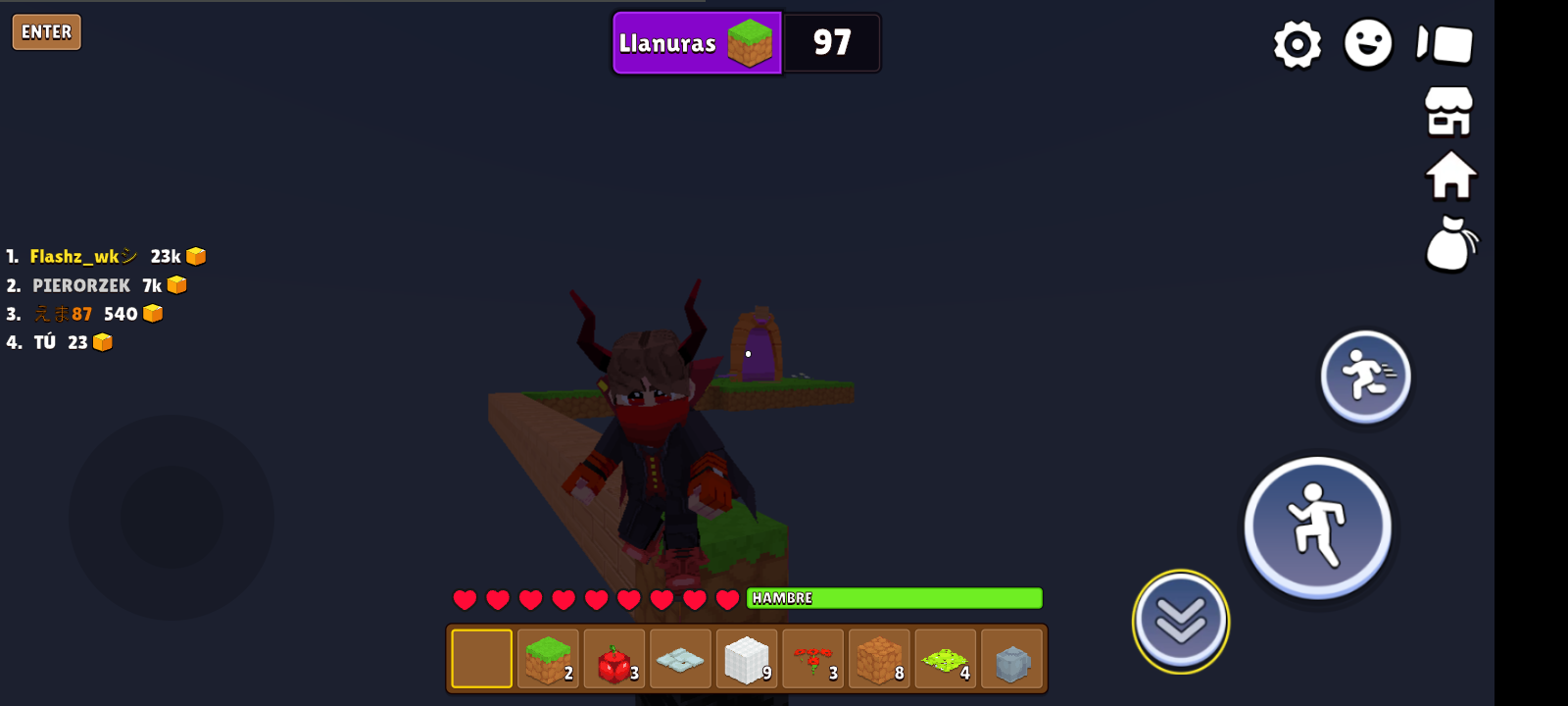
Task: Select the dirt block hotbar slot
Action: [x=879, y=659]
